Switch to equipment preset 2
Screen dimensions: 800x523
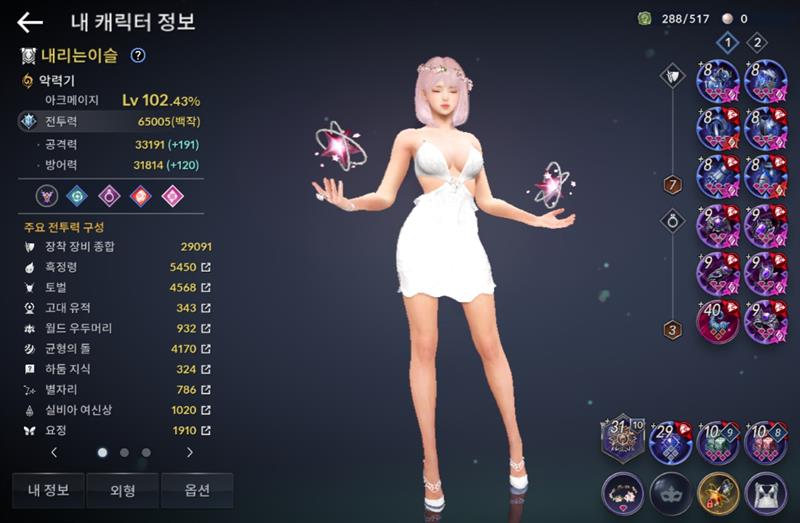[x=757, y=42]
